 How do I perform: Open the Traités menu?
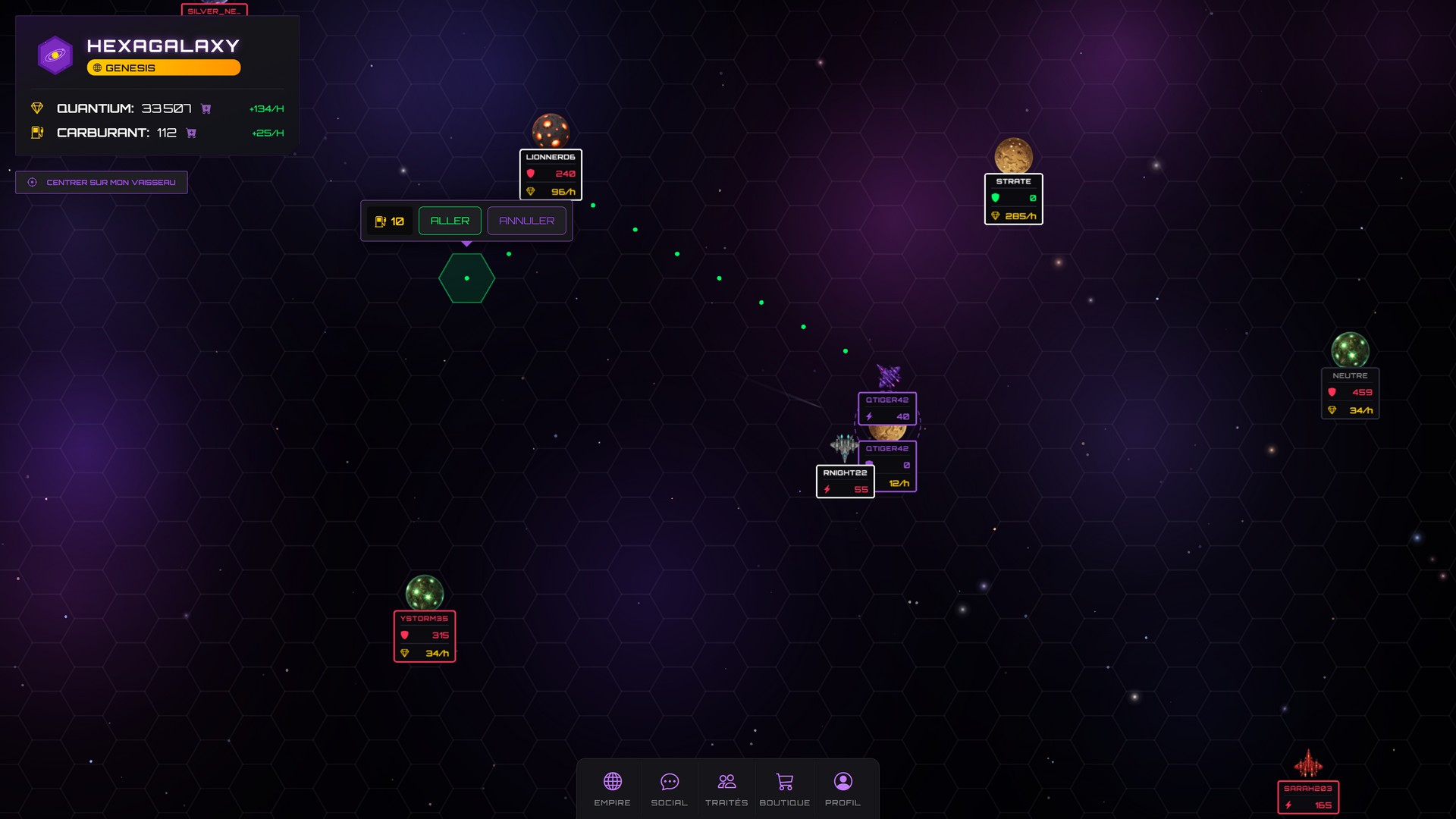[x=726, y=789]
